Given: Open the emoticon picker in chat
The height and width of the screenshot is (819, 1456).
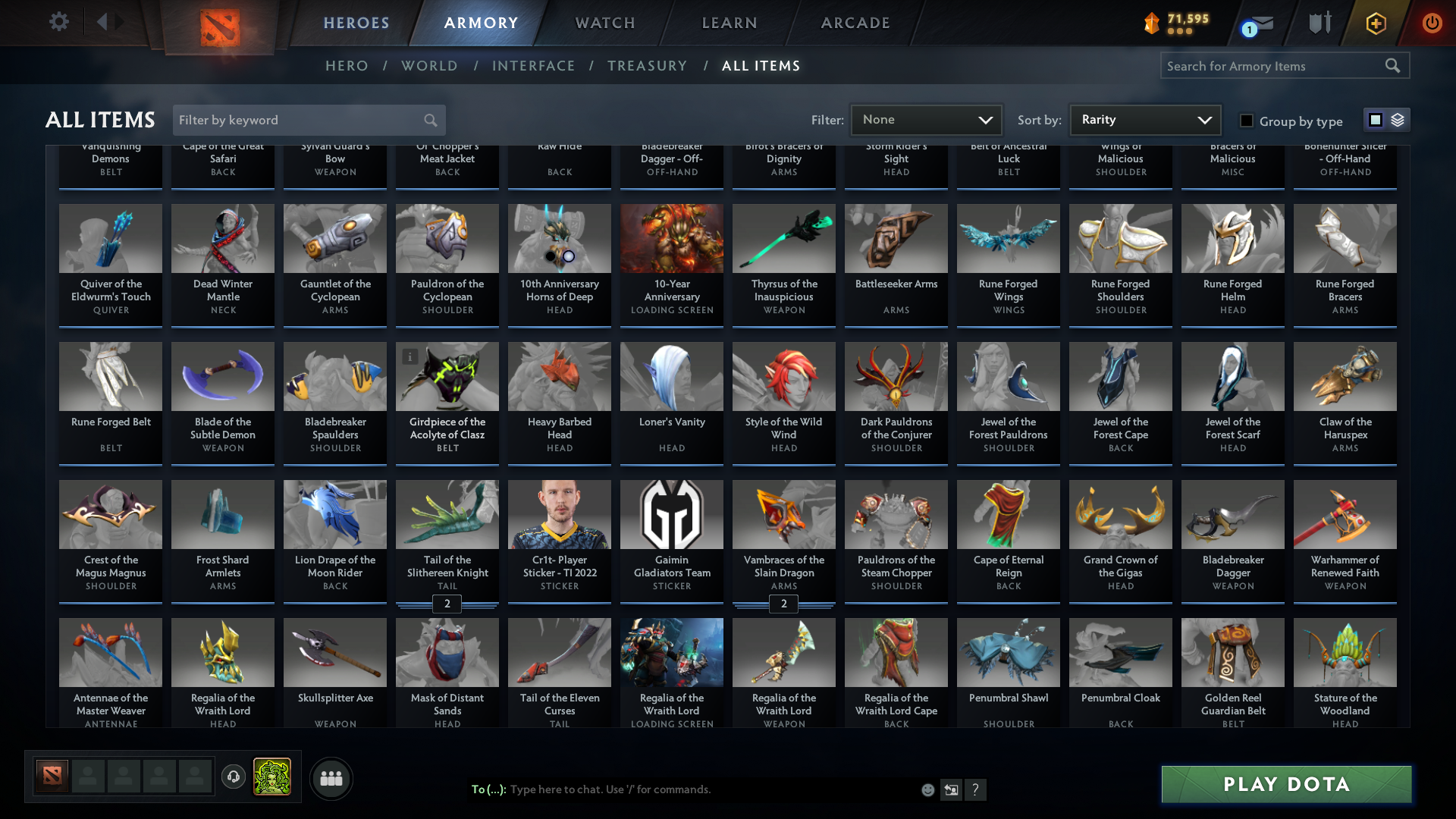Looking at the screenshot, I should click(927, 789).
